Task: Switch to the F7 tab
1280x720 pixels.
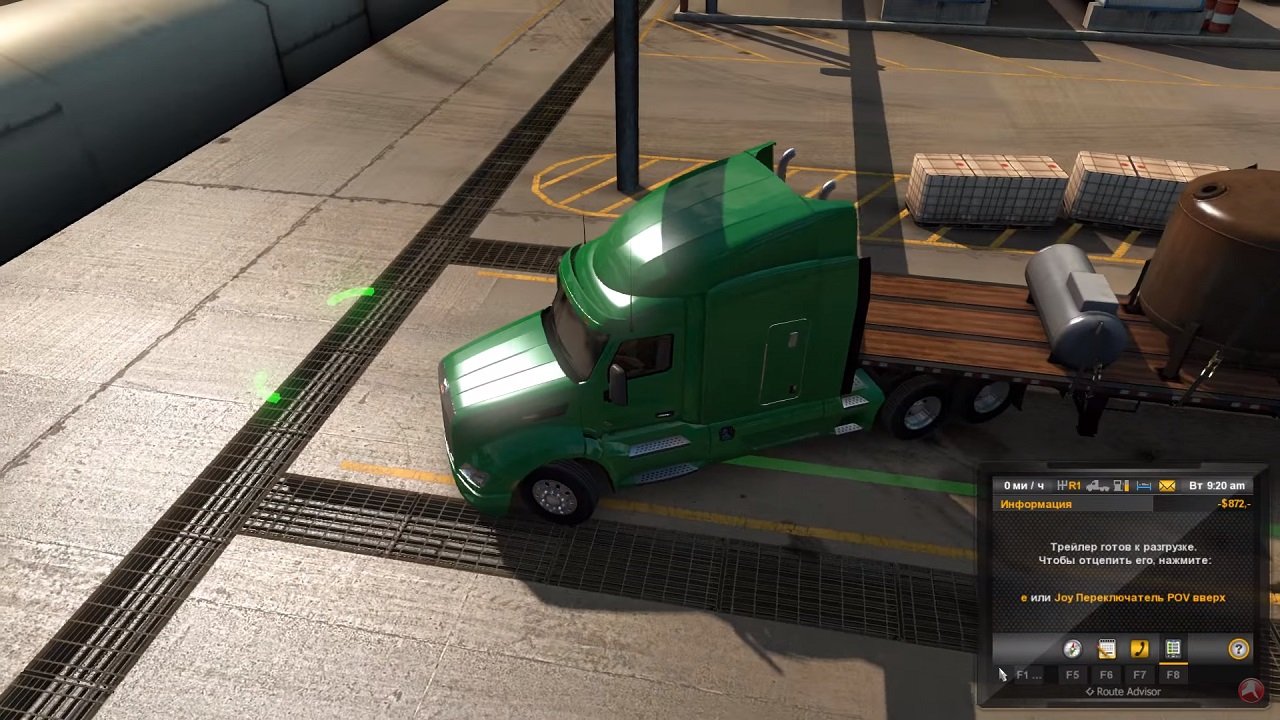Action: pos(1141,674)
